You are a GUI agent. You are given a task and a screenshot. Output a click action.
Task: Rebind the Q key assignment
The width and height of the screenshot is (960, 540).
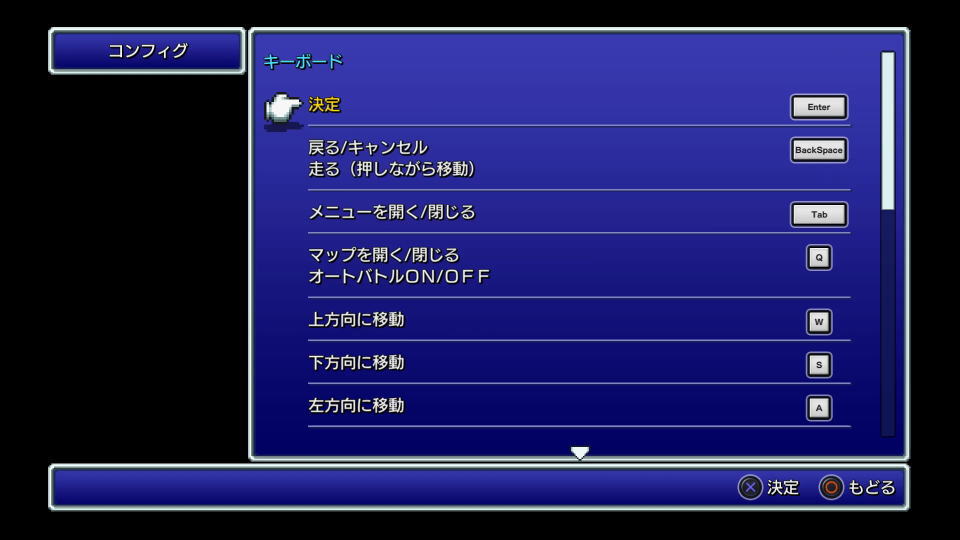819,257
